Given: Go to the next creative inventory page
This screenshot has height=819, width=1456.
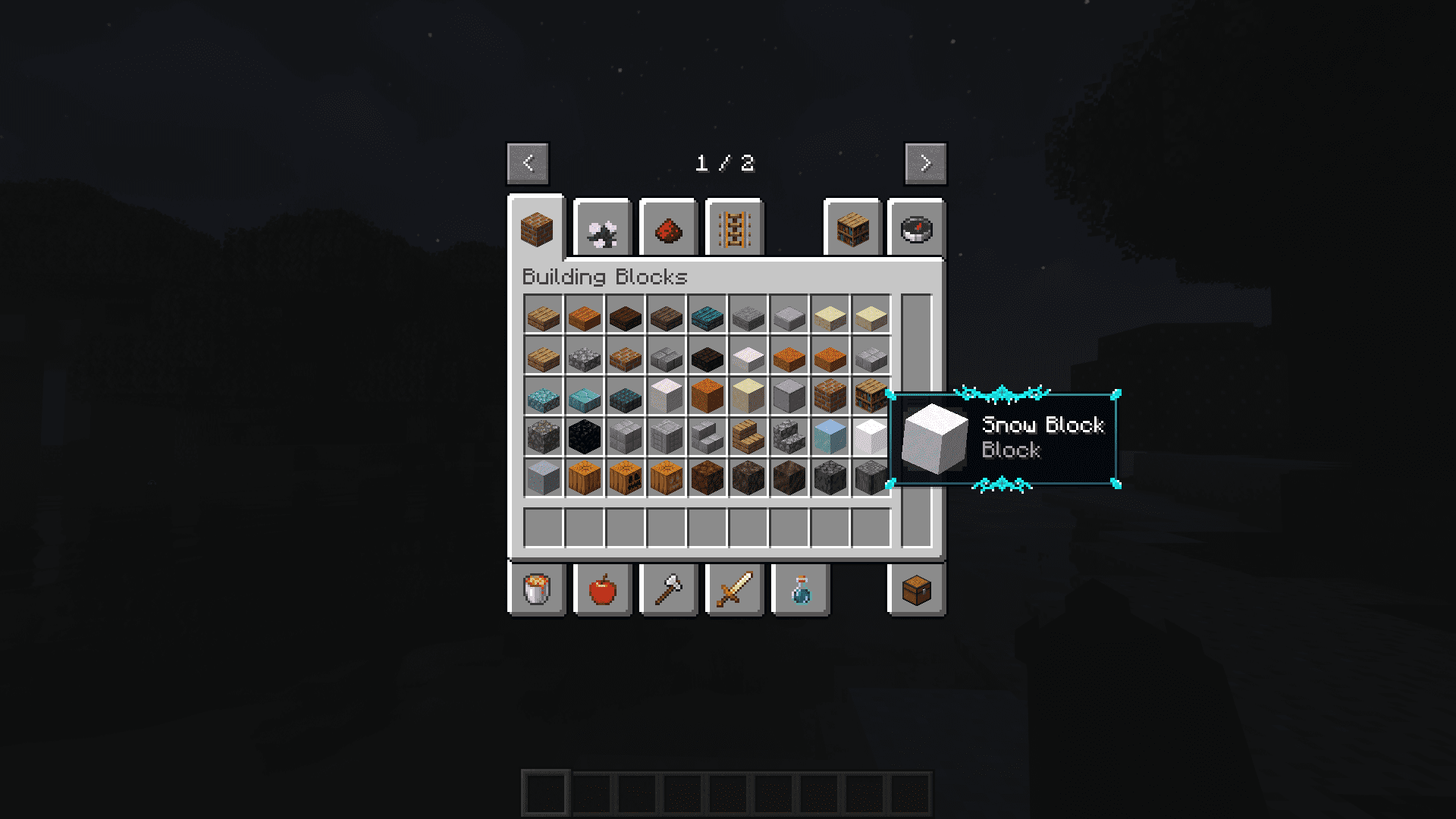Looking at the screenshot, I should pos(925,163).
